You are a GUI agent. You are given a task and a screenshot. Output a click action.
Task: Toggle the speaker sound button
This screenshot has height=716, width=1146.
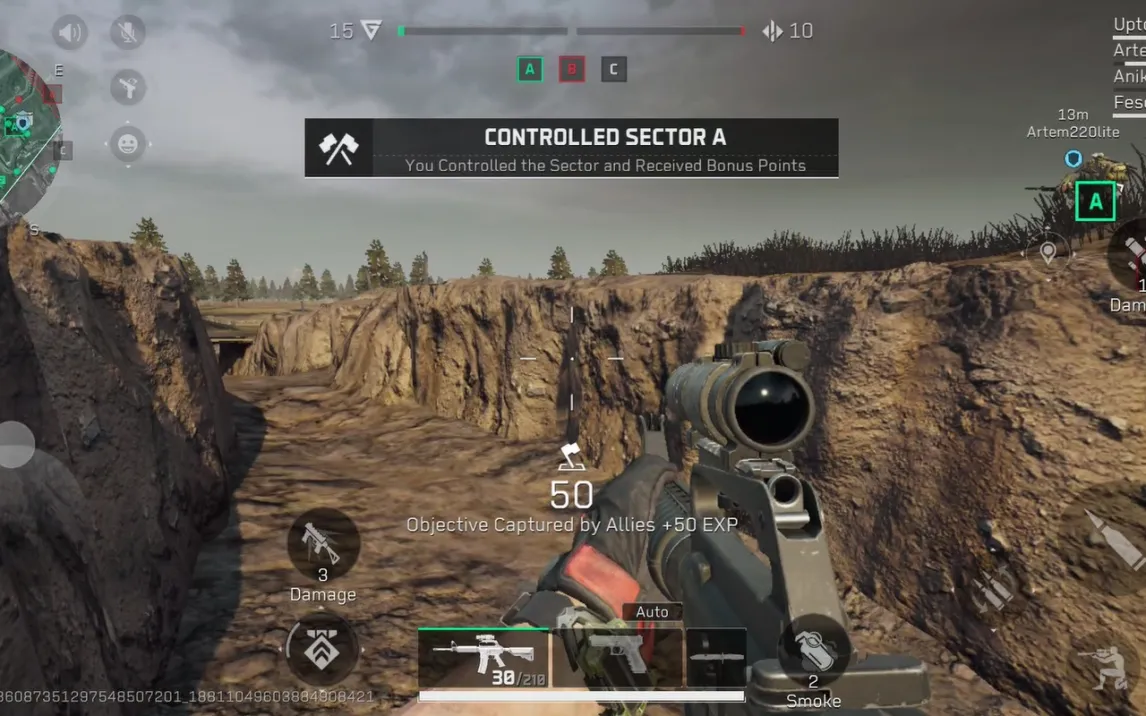point(70,33)
